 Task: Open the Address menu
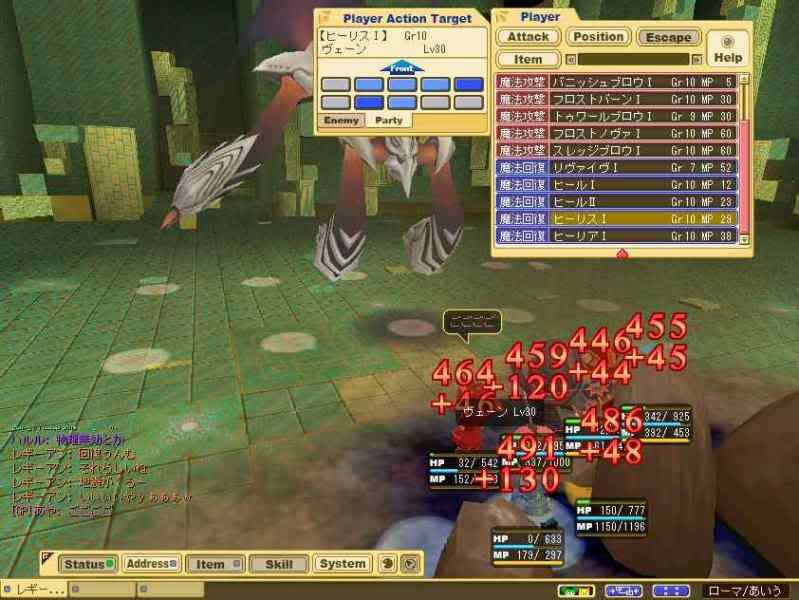click(x=151, y=564)
